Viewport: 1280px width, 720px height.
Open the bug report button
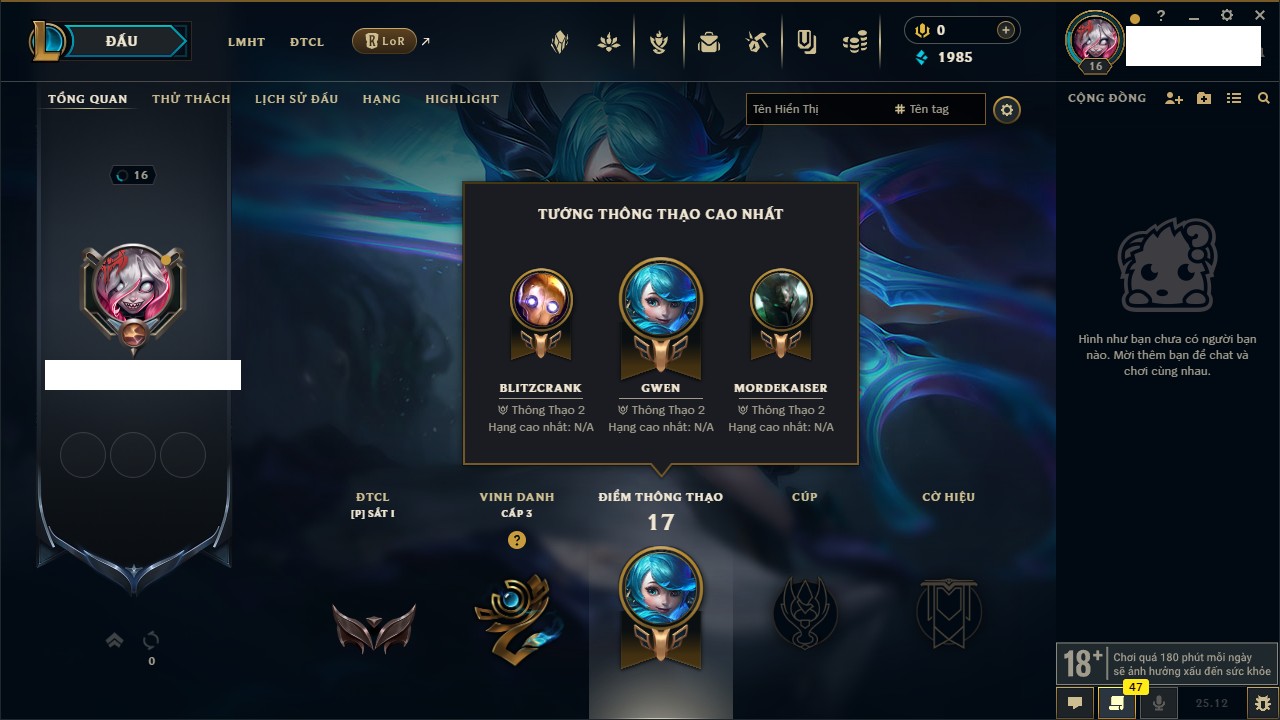[1262, 702]
